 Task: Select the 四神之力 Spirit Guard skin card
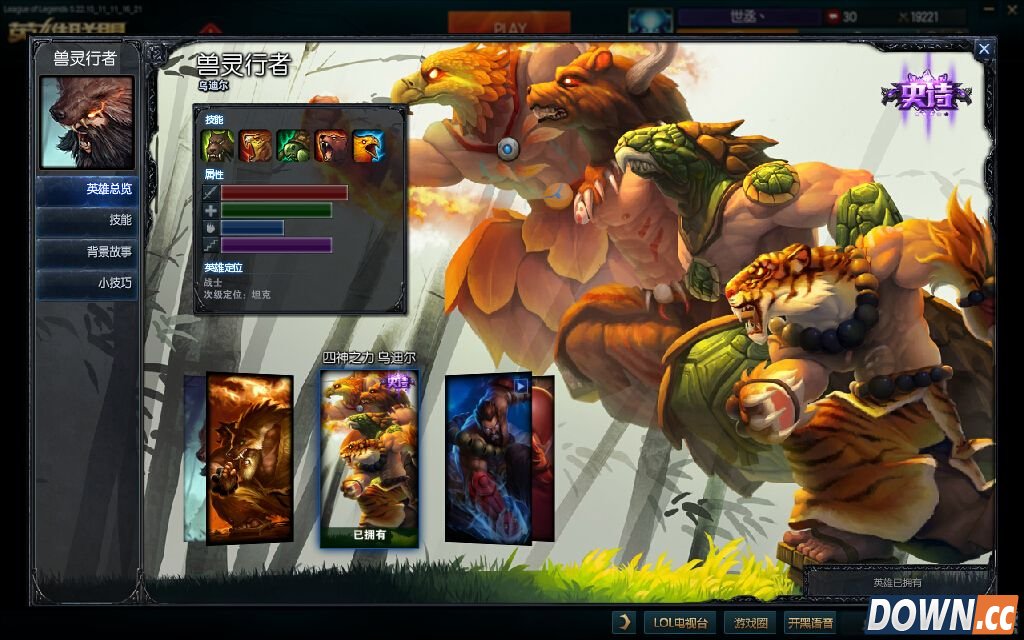coord(369,457)
